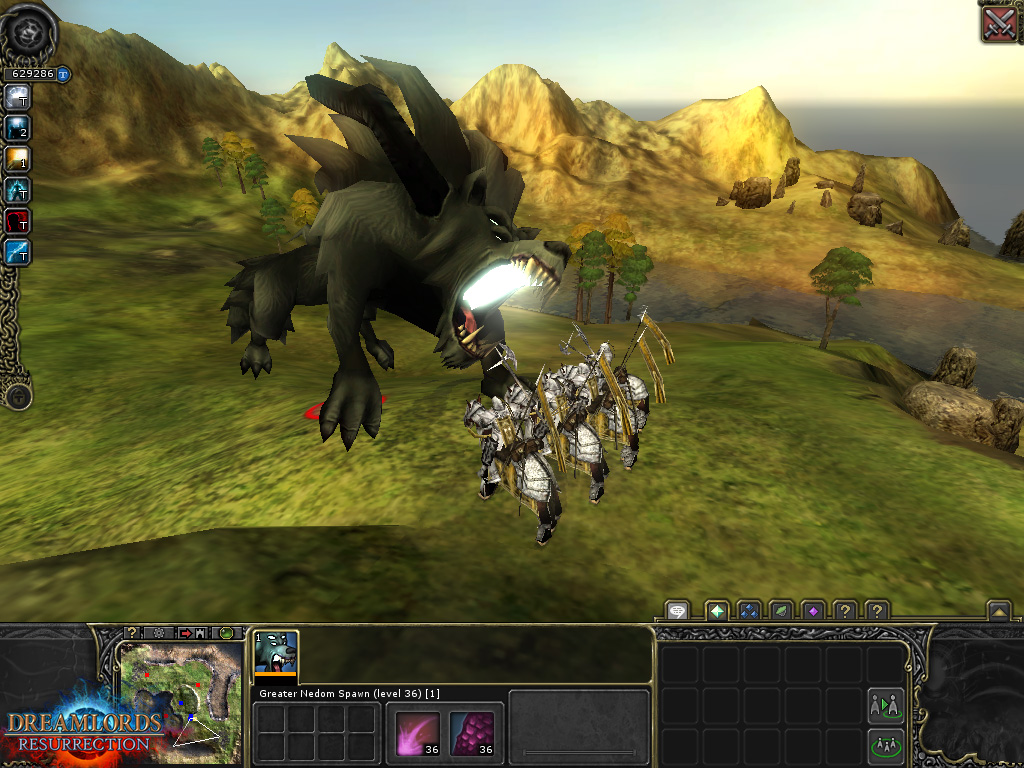Open settings via the gear button above minimap
The width and height of the screenshot is (1024, 768).
click(158, 633)
